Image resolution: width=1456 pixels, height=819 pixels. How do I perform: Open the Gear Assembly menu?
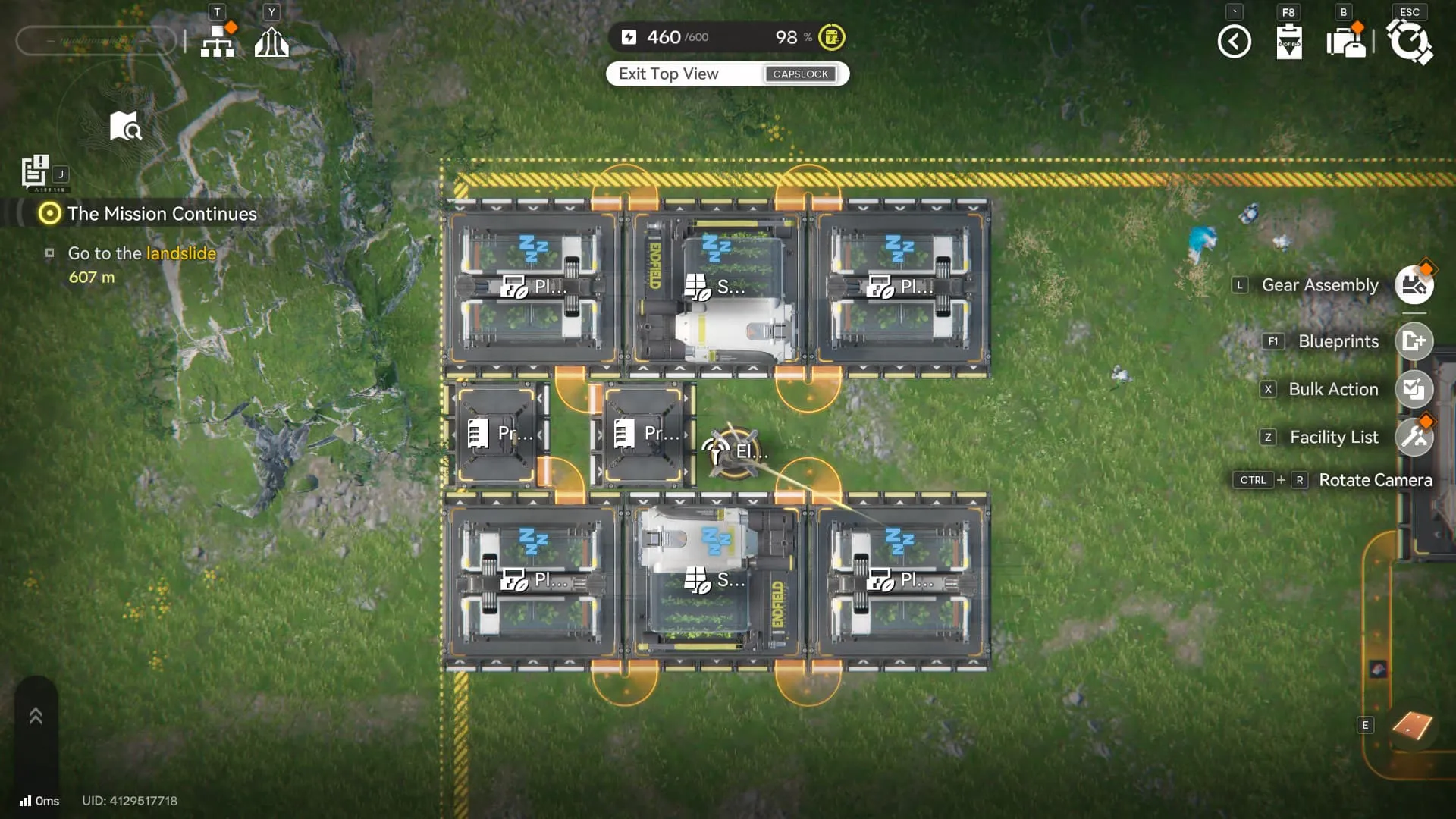tap(1414, 285)
